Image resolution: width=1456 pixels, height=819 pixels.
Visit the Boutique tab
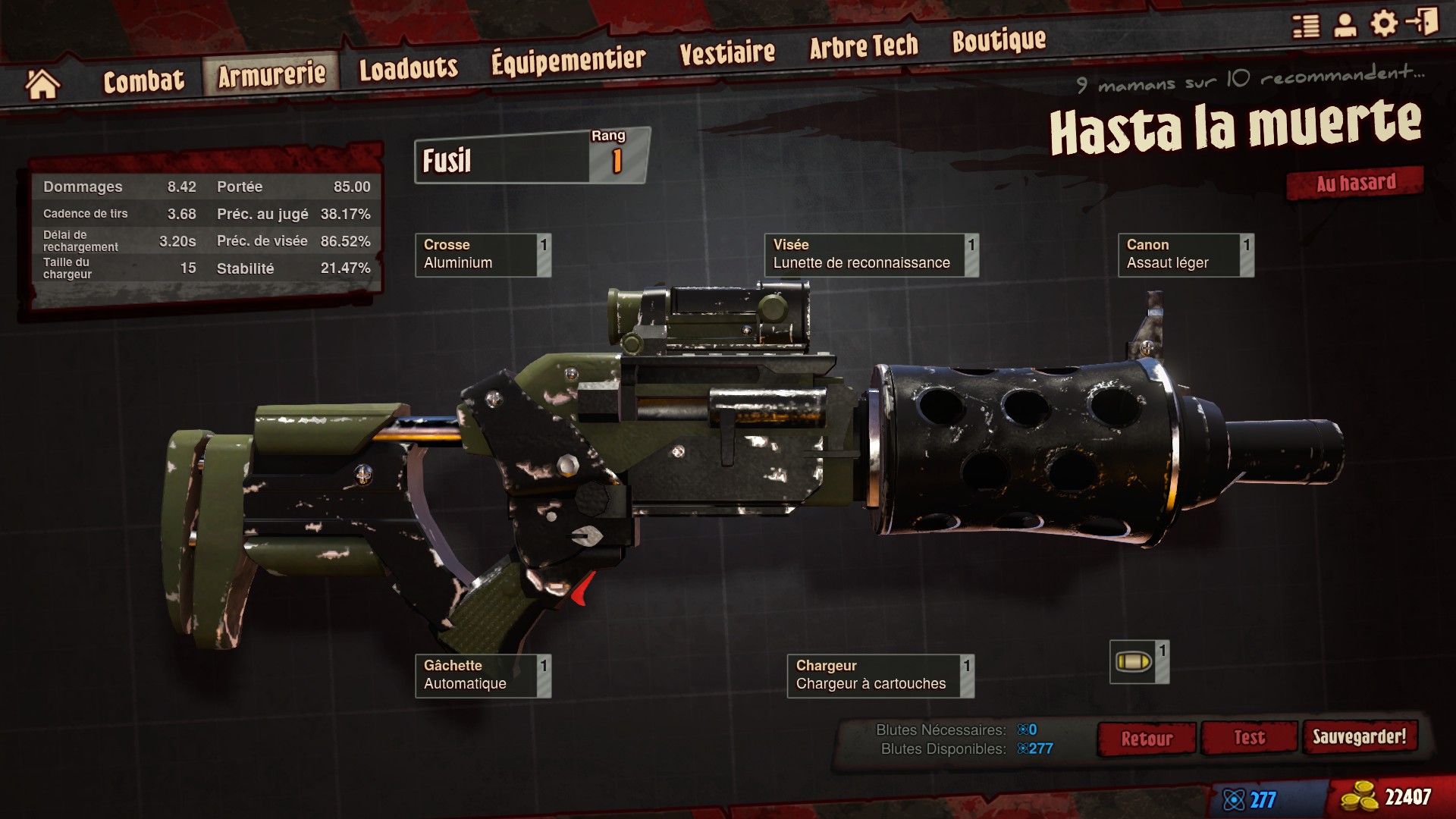tap(999, 40)
